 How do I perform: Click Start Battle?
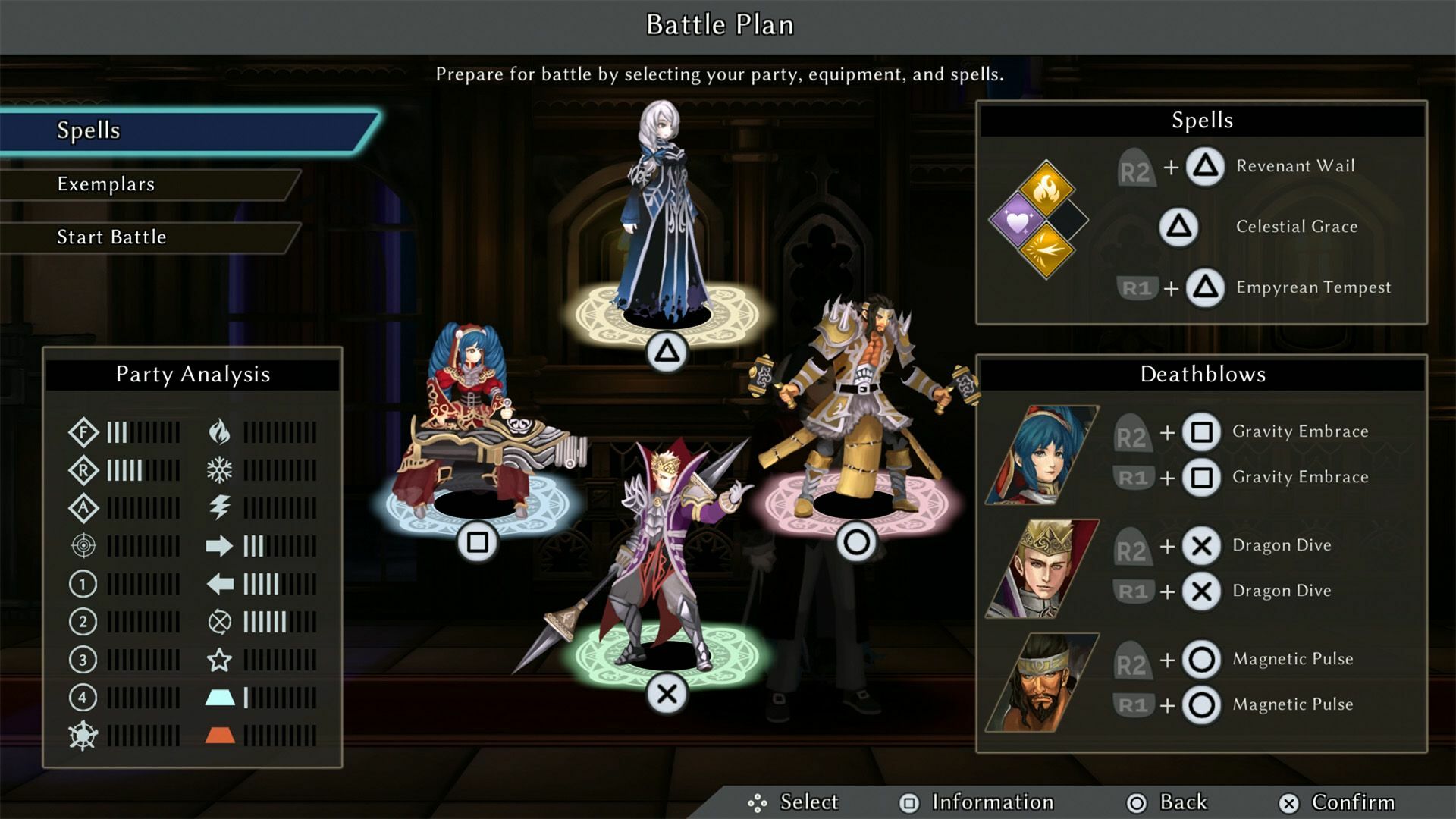coord(111,237)
